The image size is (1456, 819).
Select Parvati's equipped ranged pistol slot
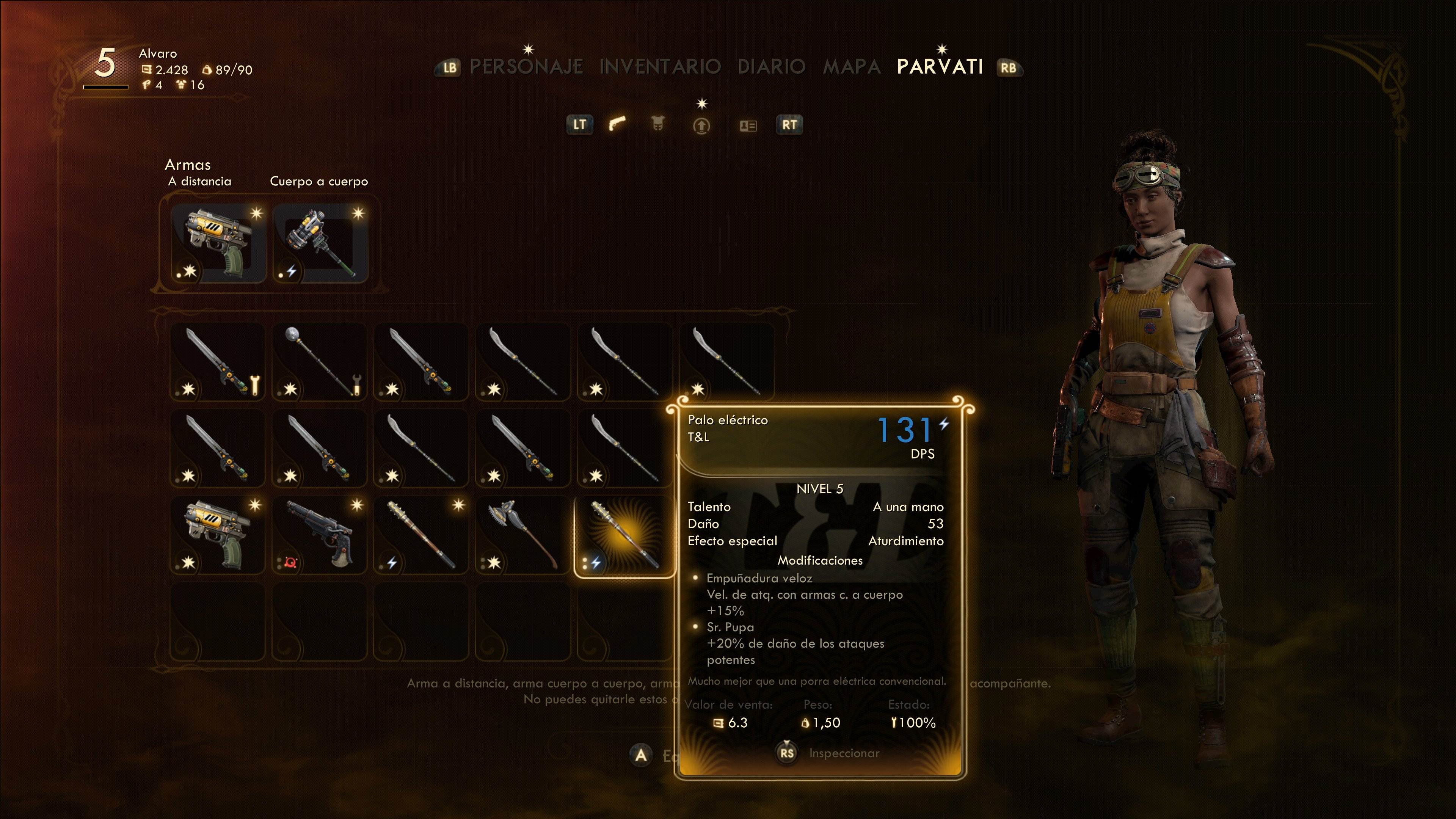218,243
